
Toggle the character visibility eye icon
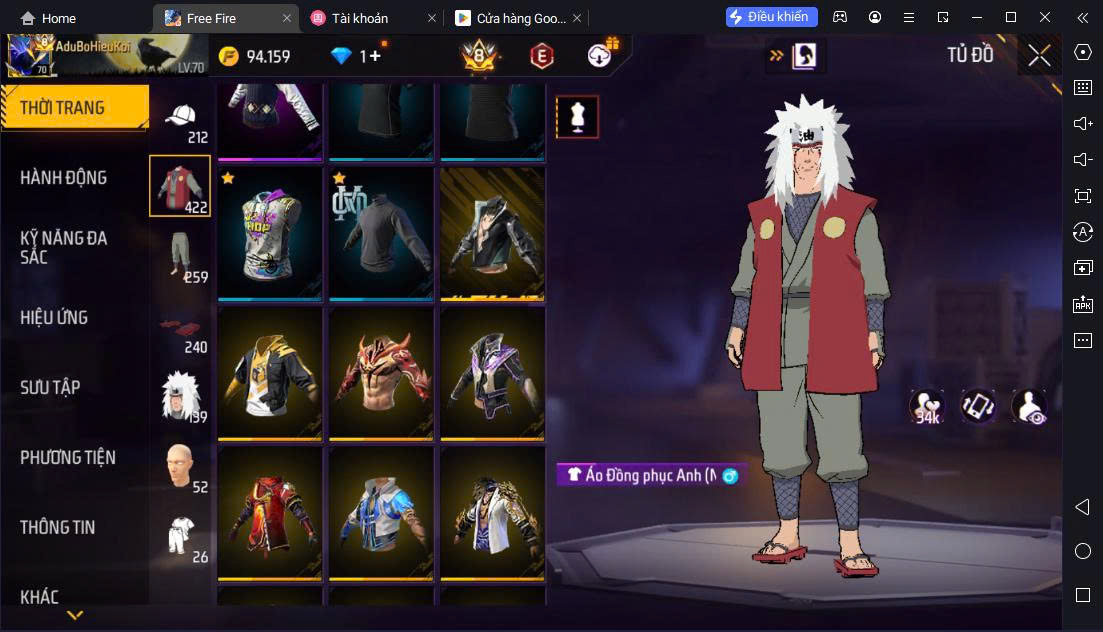pyautogui.click(x=1029, y=406)
